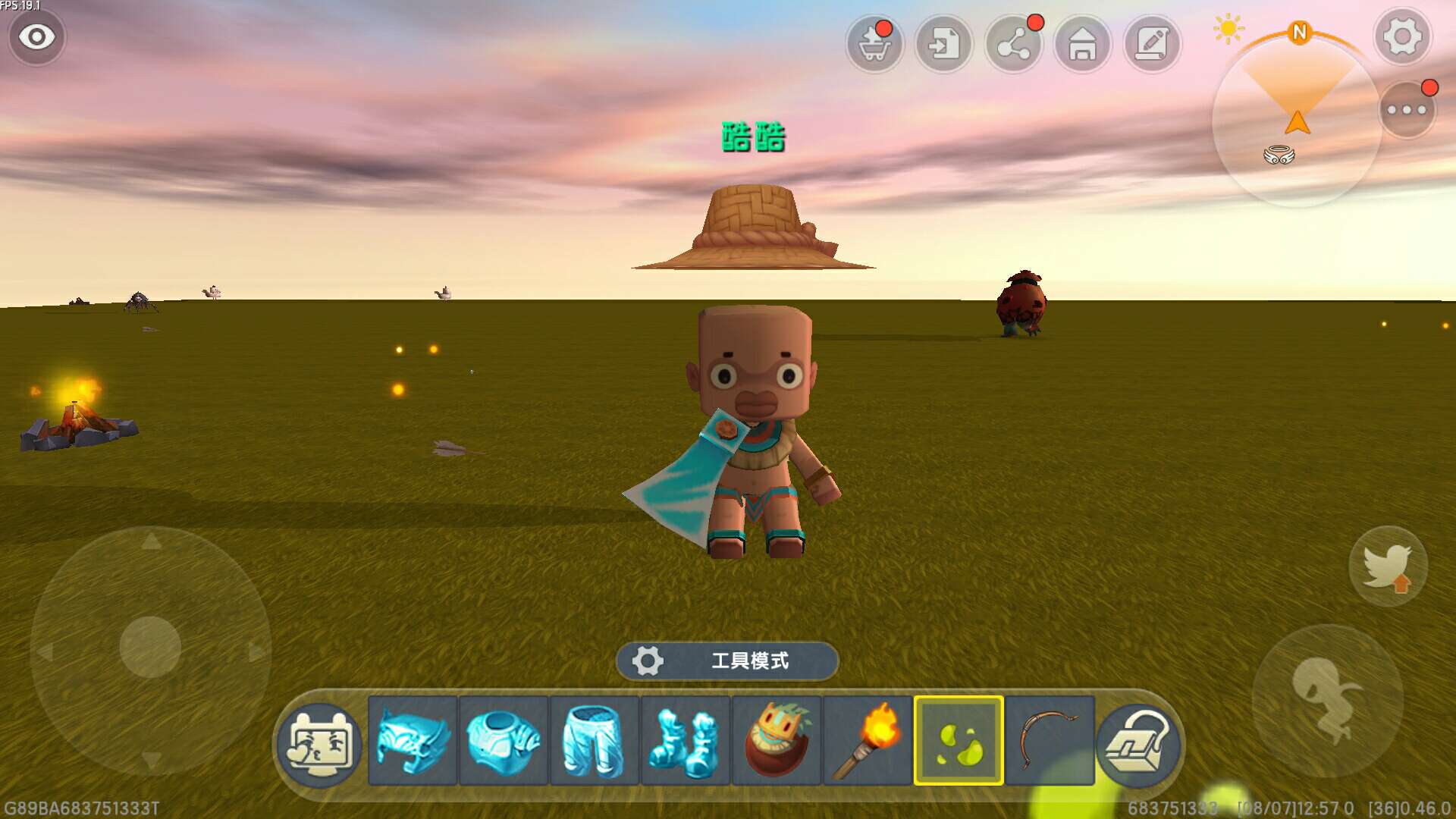Open the backpack inventory button
Image resolution: width=1456 pixels, height=819 pixels.
(1137, 745)
